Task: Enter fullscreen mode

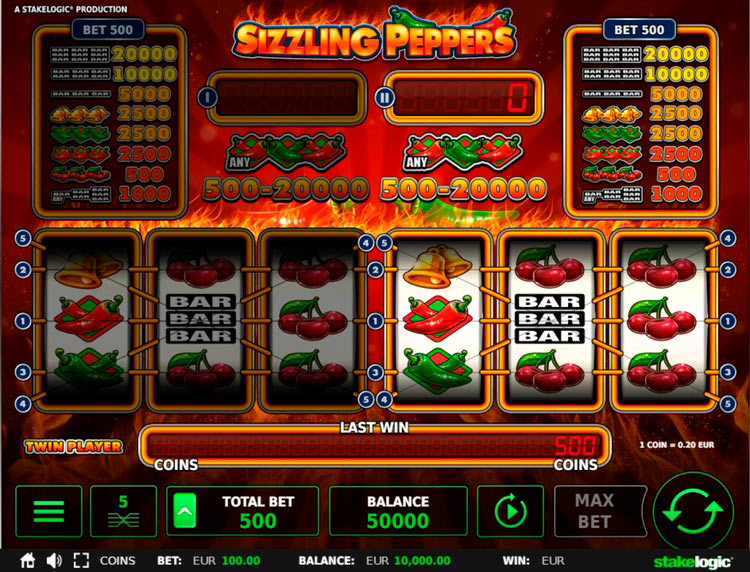Action: tap(81, 561)
